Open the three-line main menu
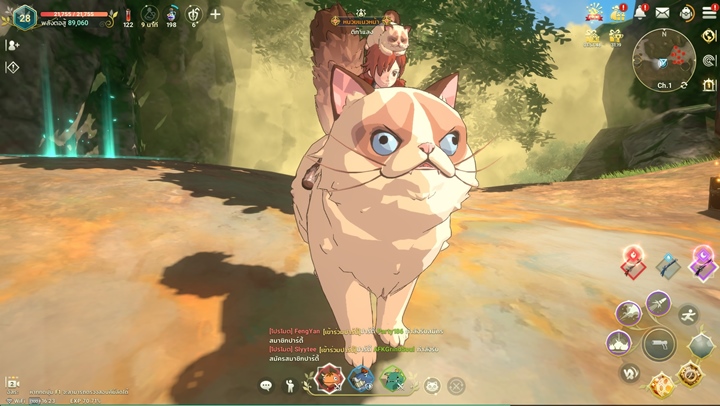 tap(709, 12)
